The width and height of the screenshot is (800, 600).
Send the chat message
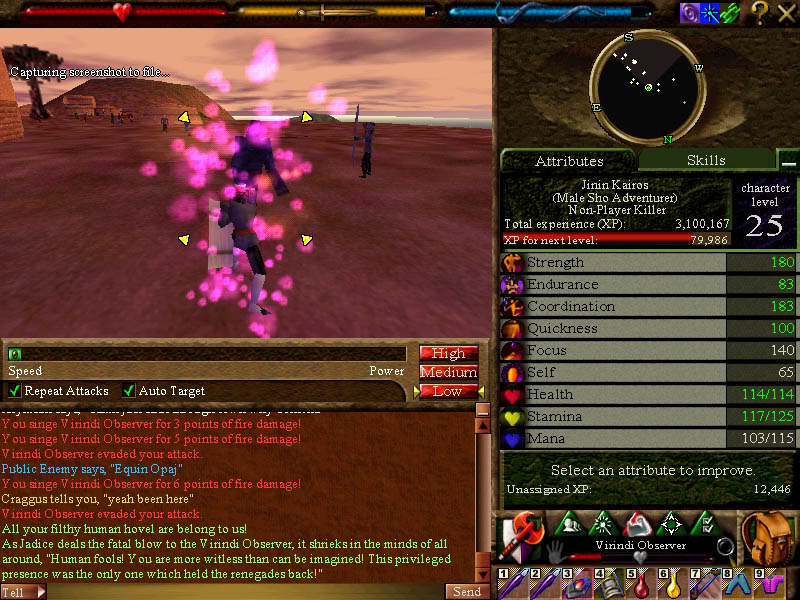coord(467,591)
